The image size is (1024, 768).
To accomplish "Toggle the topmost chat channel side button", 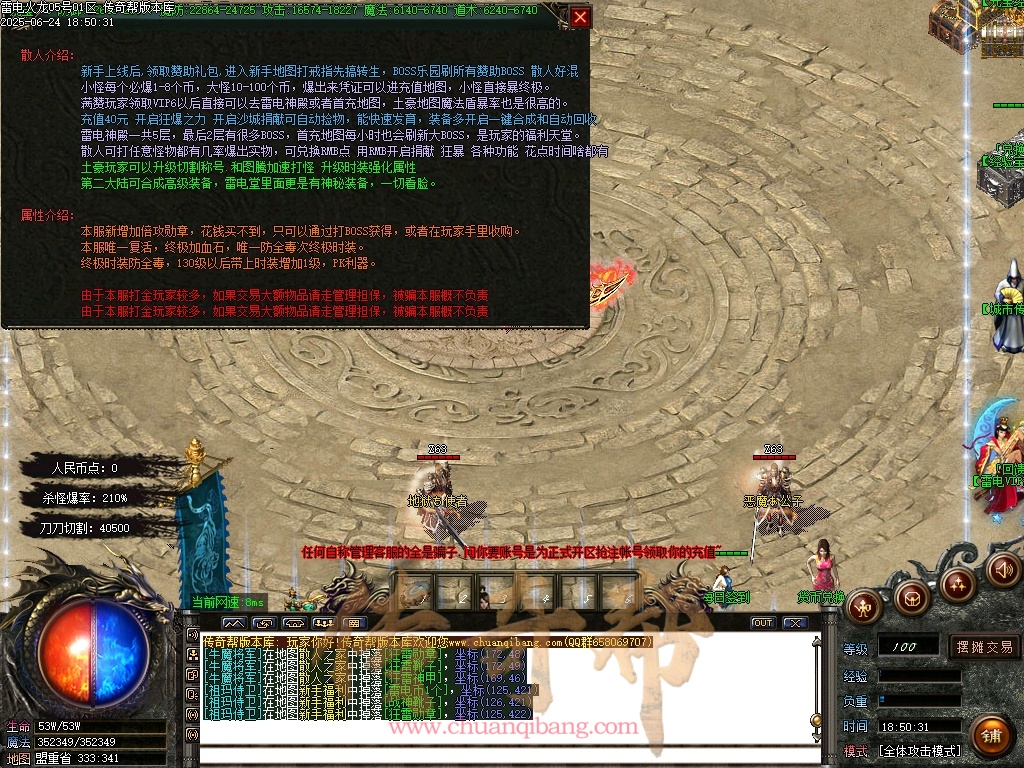I will 192,634.
